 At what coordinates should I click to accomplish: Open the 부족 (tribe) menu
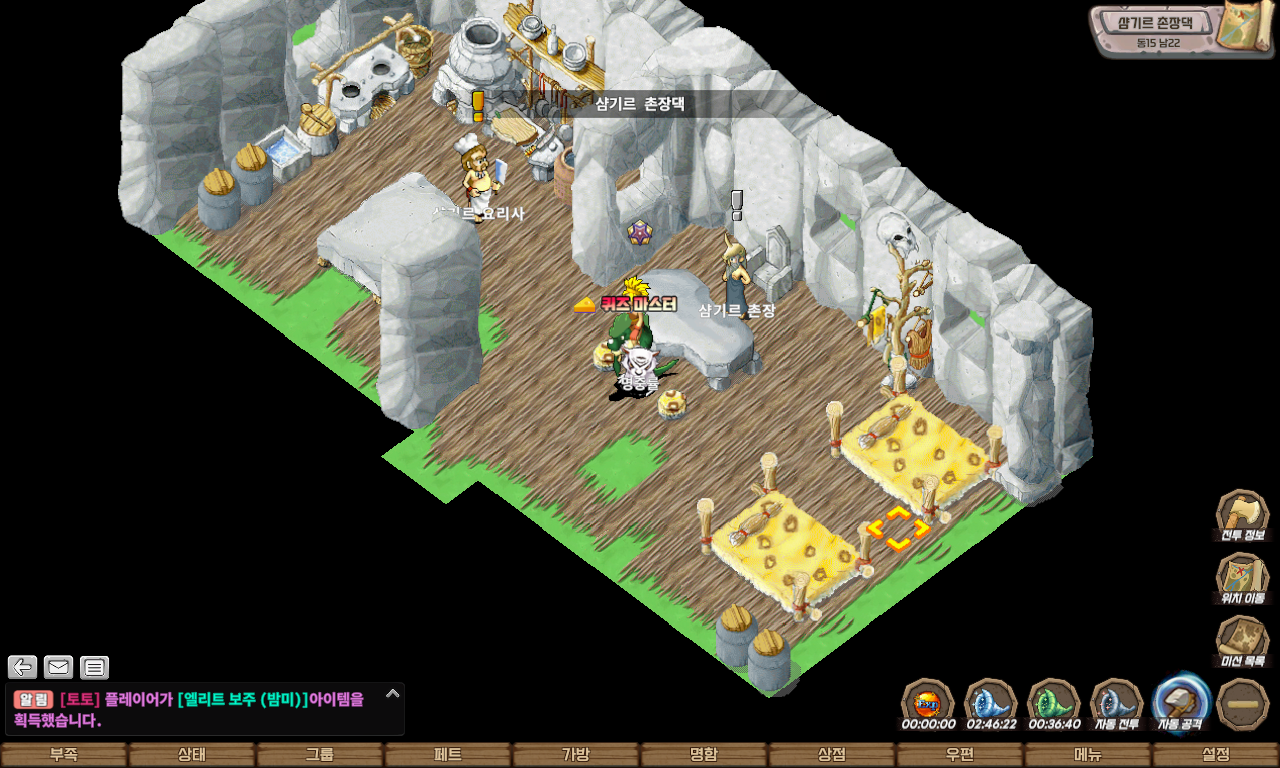(x=64, y=755)
